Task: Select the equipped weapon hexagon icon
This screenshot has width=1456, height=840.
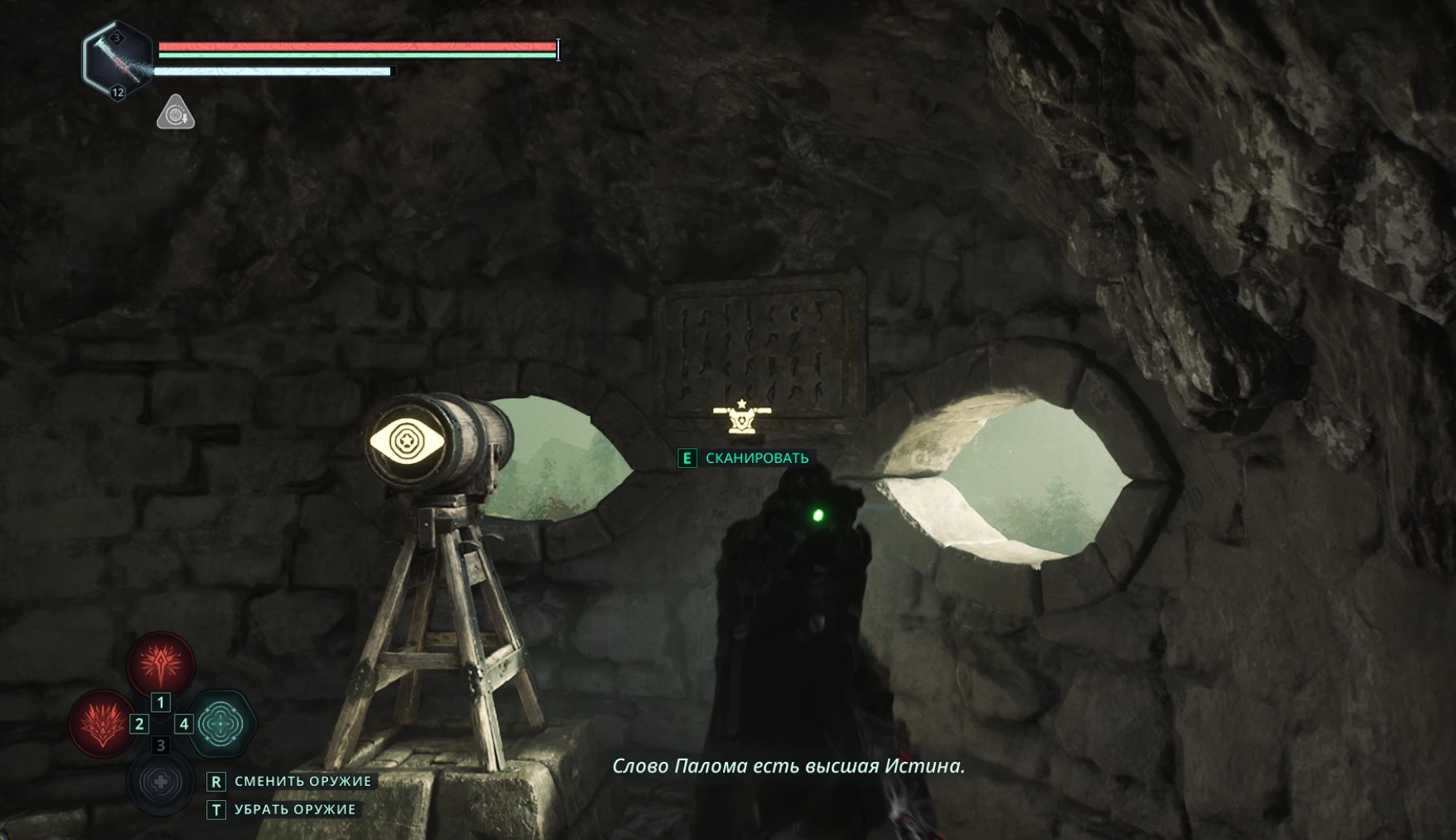Action: [118, 61]
